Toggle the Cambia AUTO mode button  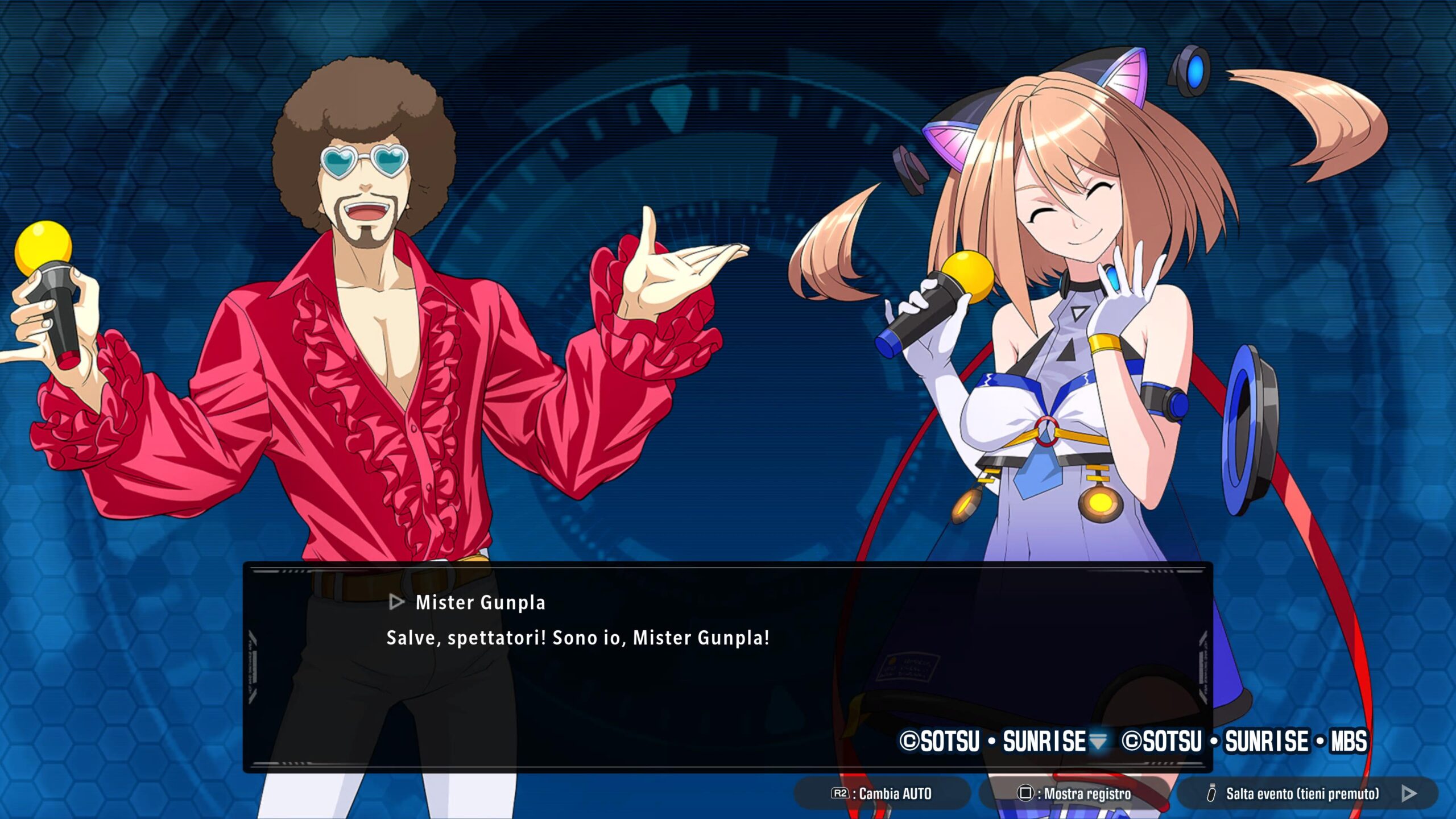pyautogui.click(x=882, y=793)
